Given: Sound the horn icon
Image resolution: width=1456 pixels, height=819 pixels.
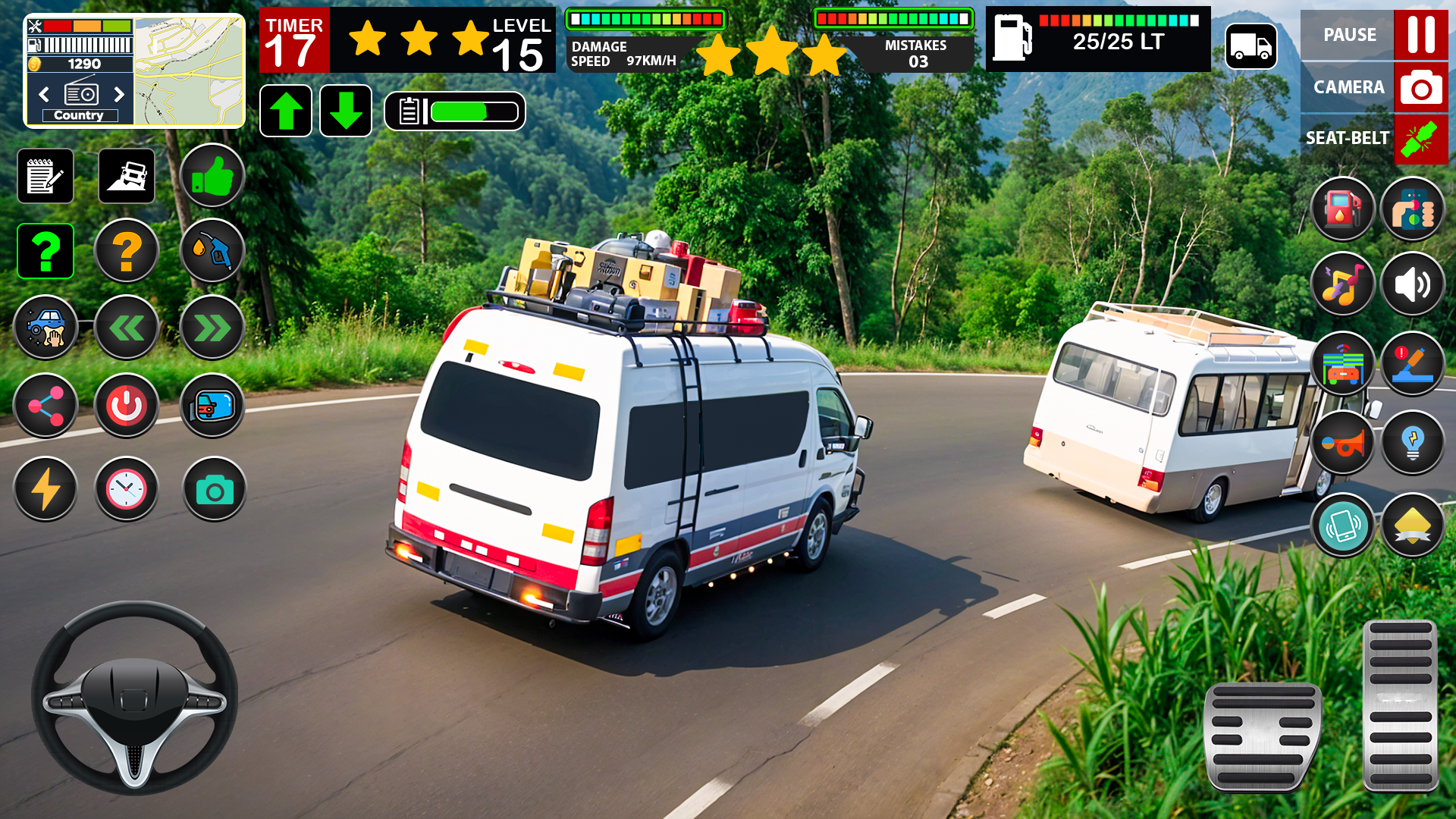Looking at the screenshot, I should (1342, 444).
